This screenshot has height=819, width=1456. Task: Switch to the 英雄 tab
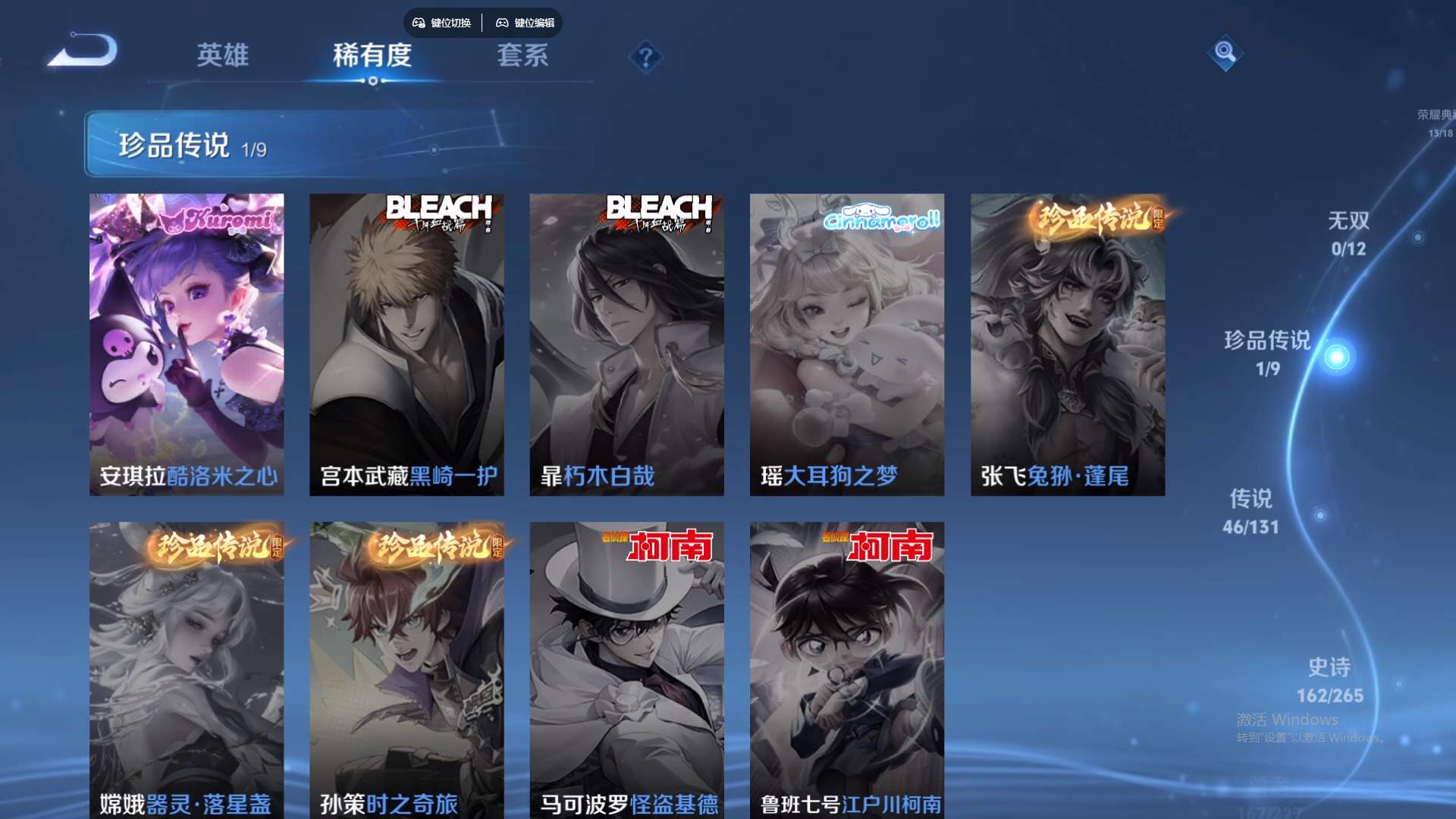click(x=224, y=55)
